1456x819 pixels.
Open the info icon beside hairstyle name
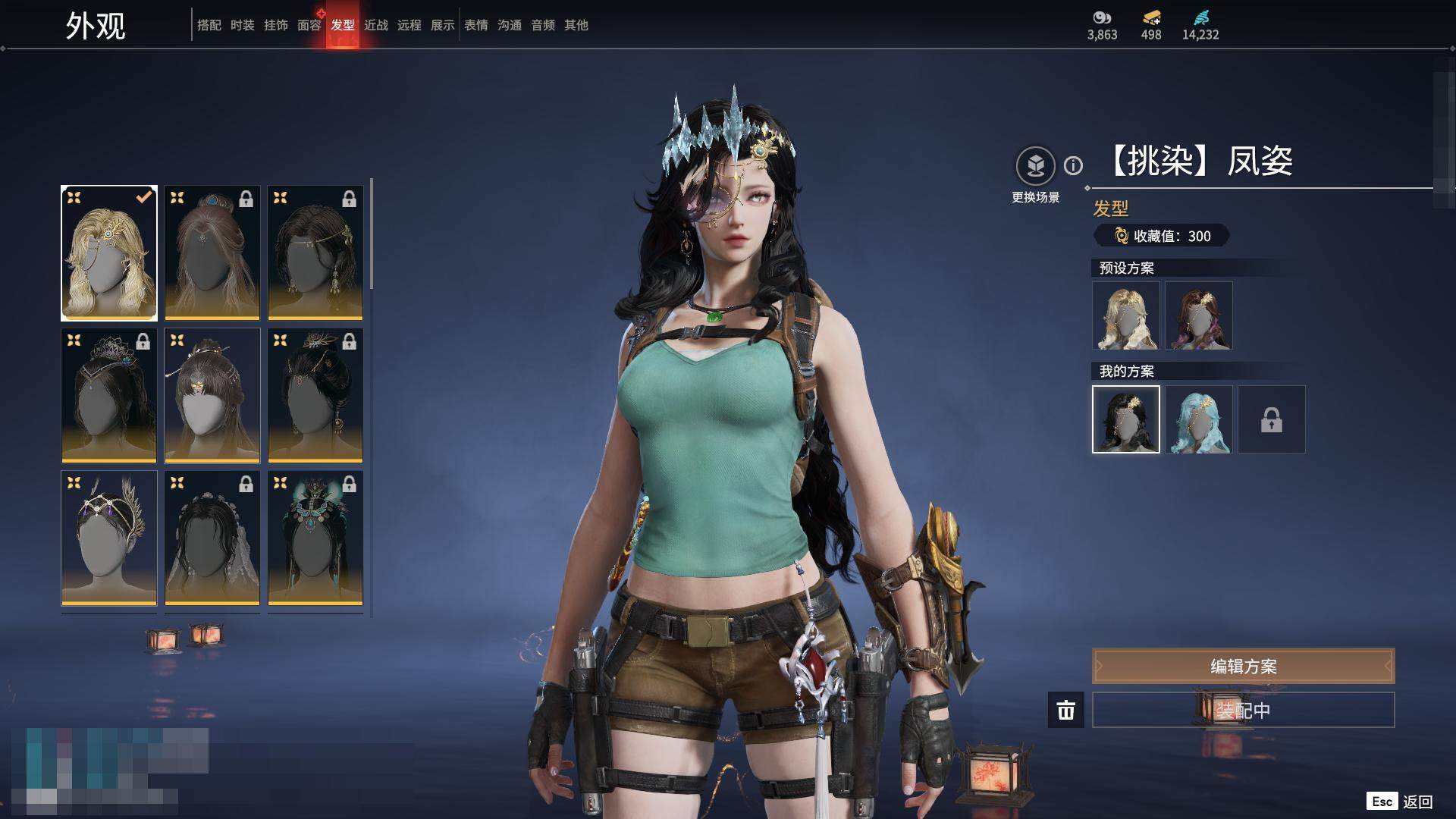[x=1073, y=165]
